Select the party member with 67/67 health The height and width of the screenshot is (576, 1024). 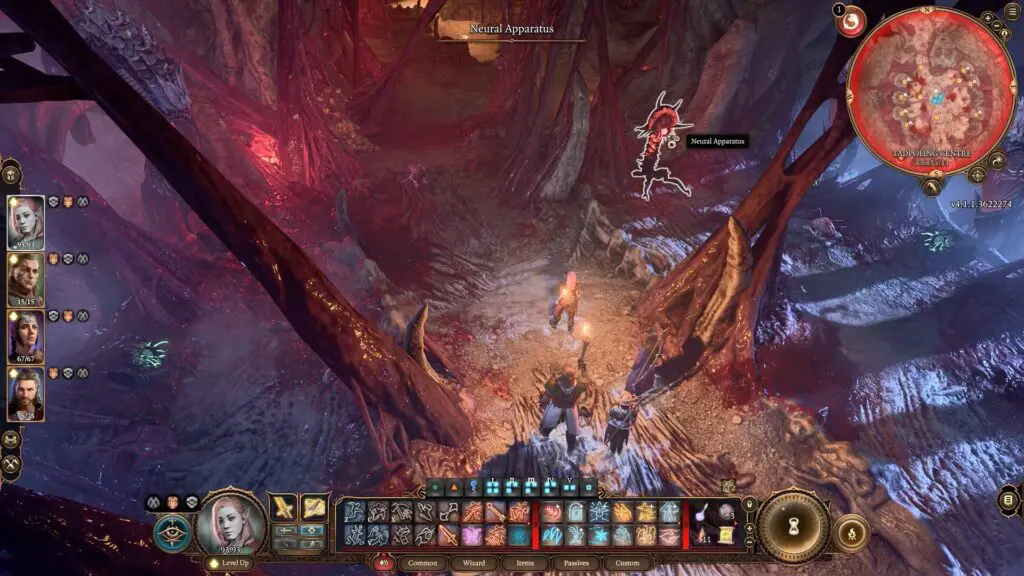[26, 336]
